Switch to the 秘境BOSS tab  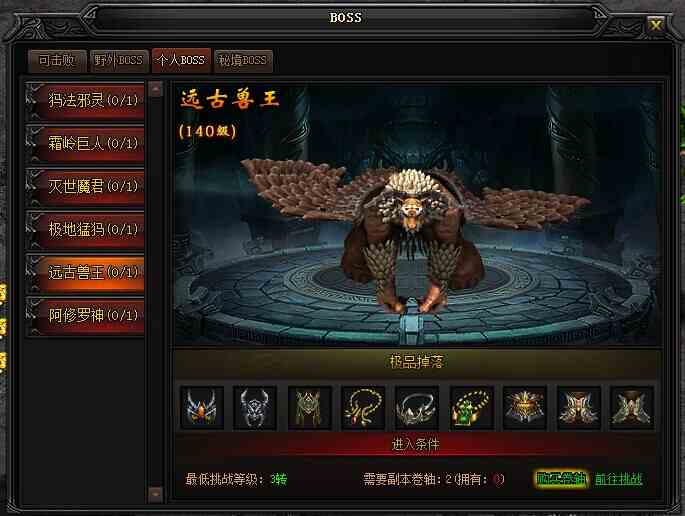[x=241, y=60]
